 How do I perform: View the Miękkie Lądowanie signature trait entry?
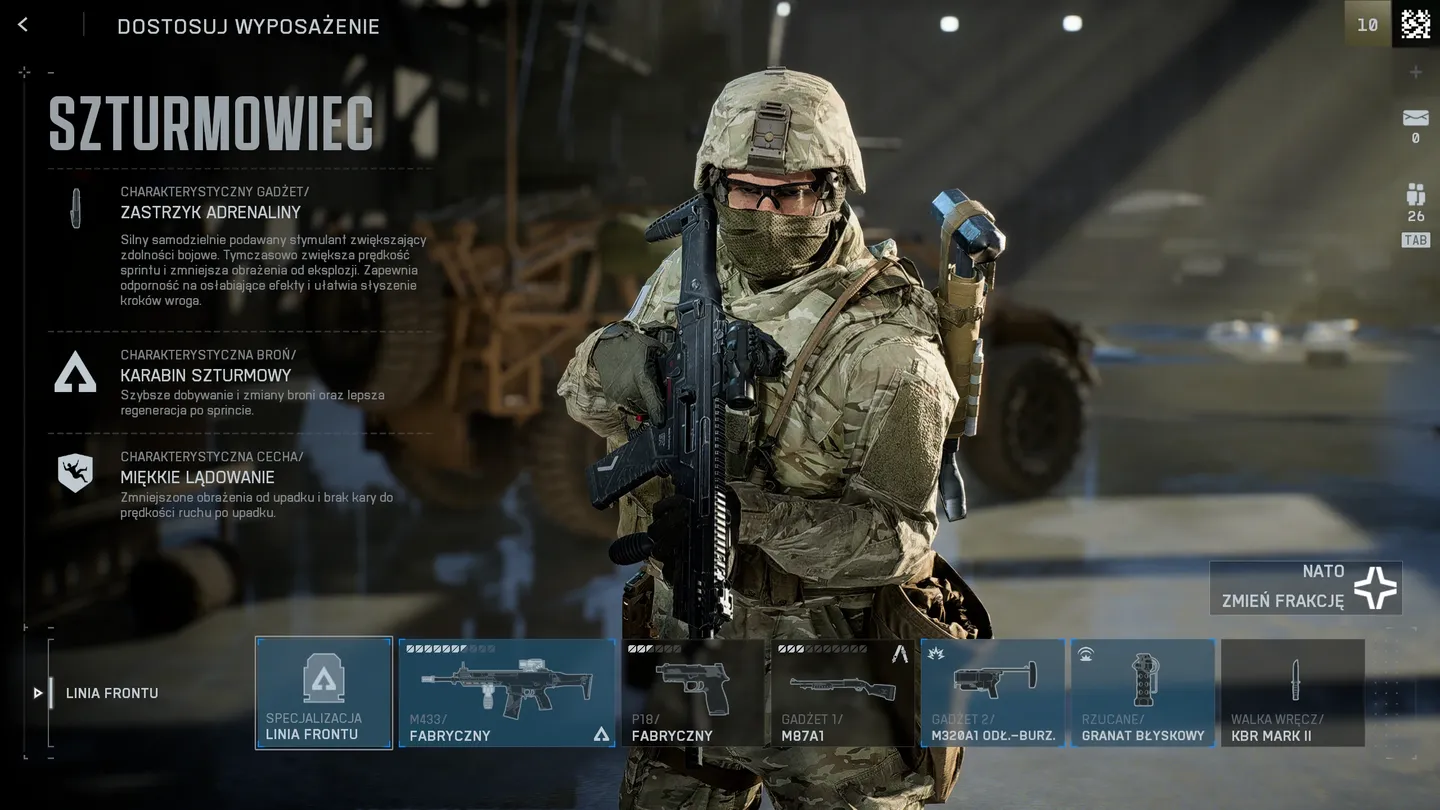[197, 477]
